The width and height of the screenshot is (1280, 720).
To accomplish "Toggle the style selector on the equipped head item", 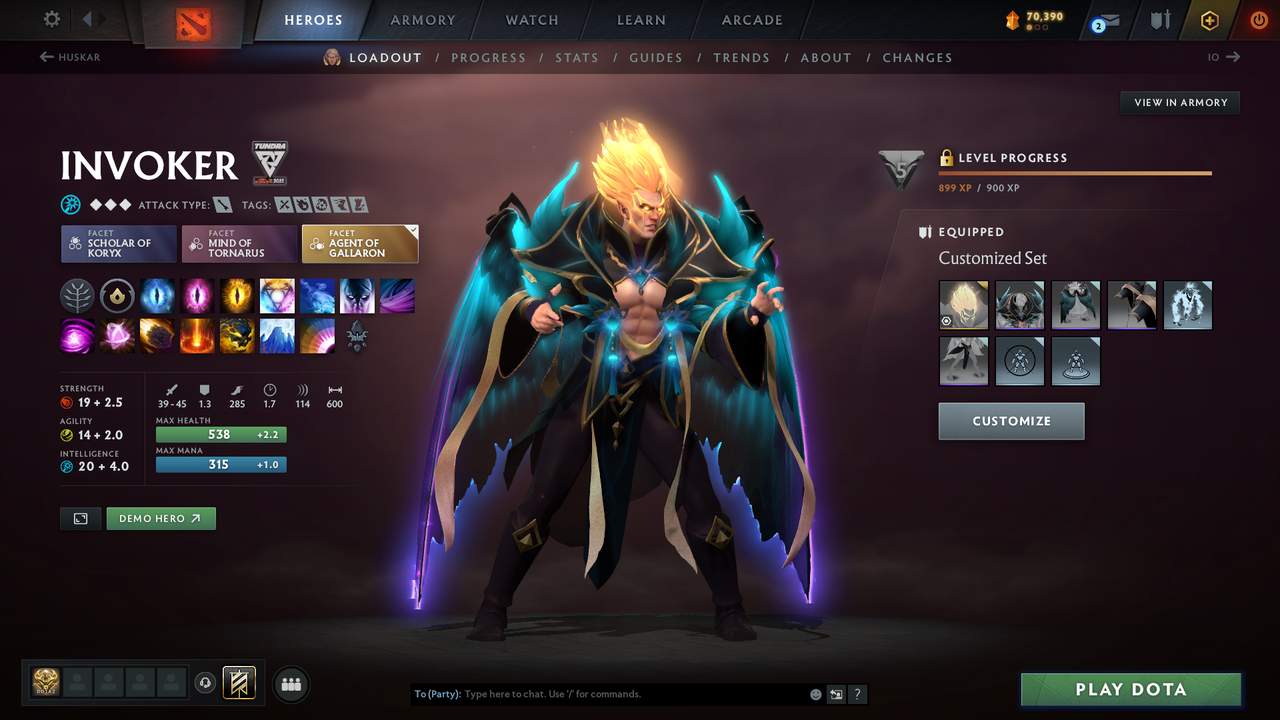I will coord(948,321).
